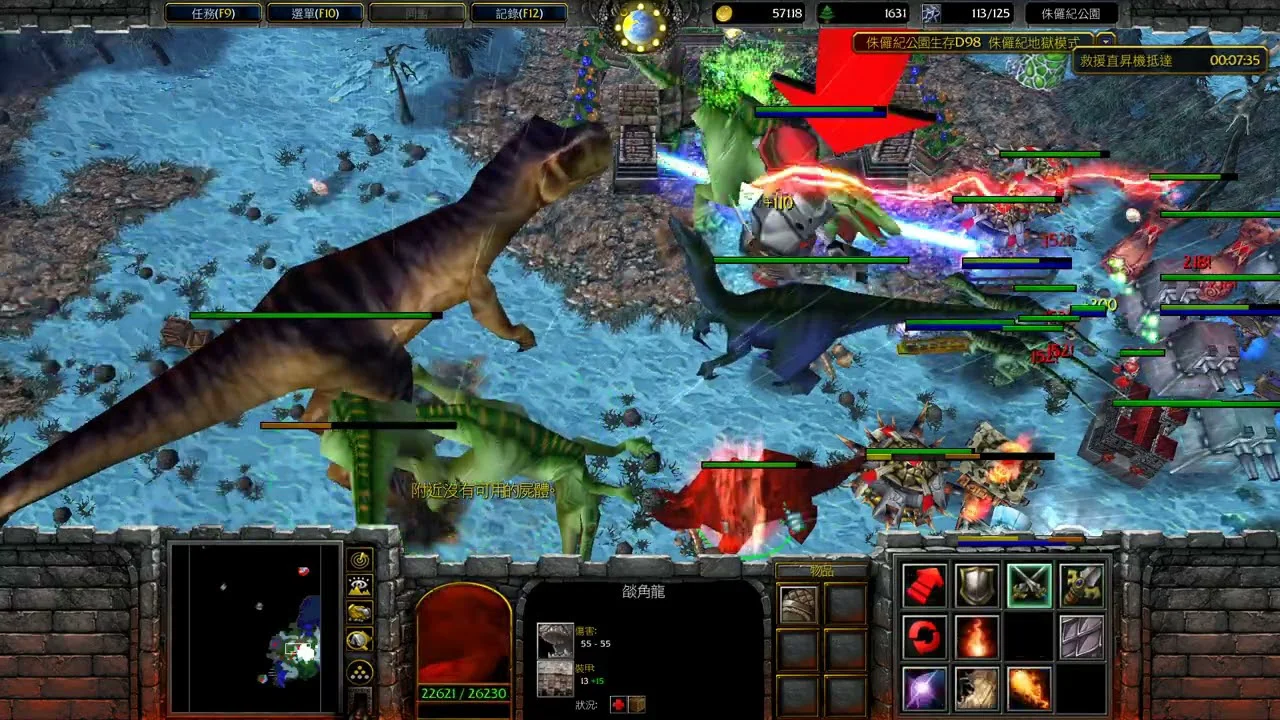The height and width of the screenshot is (720, 1280).
Task: Activate the fire breath ability icon
Action: tap(1029, 689)
